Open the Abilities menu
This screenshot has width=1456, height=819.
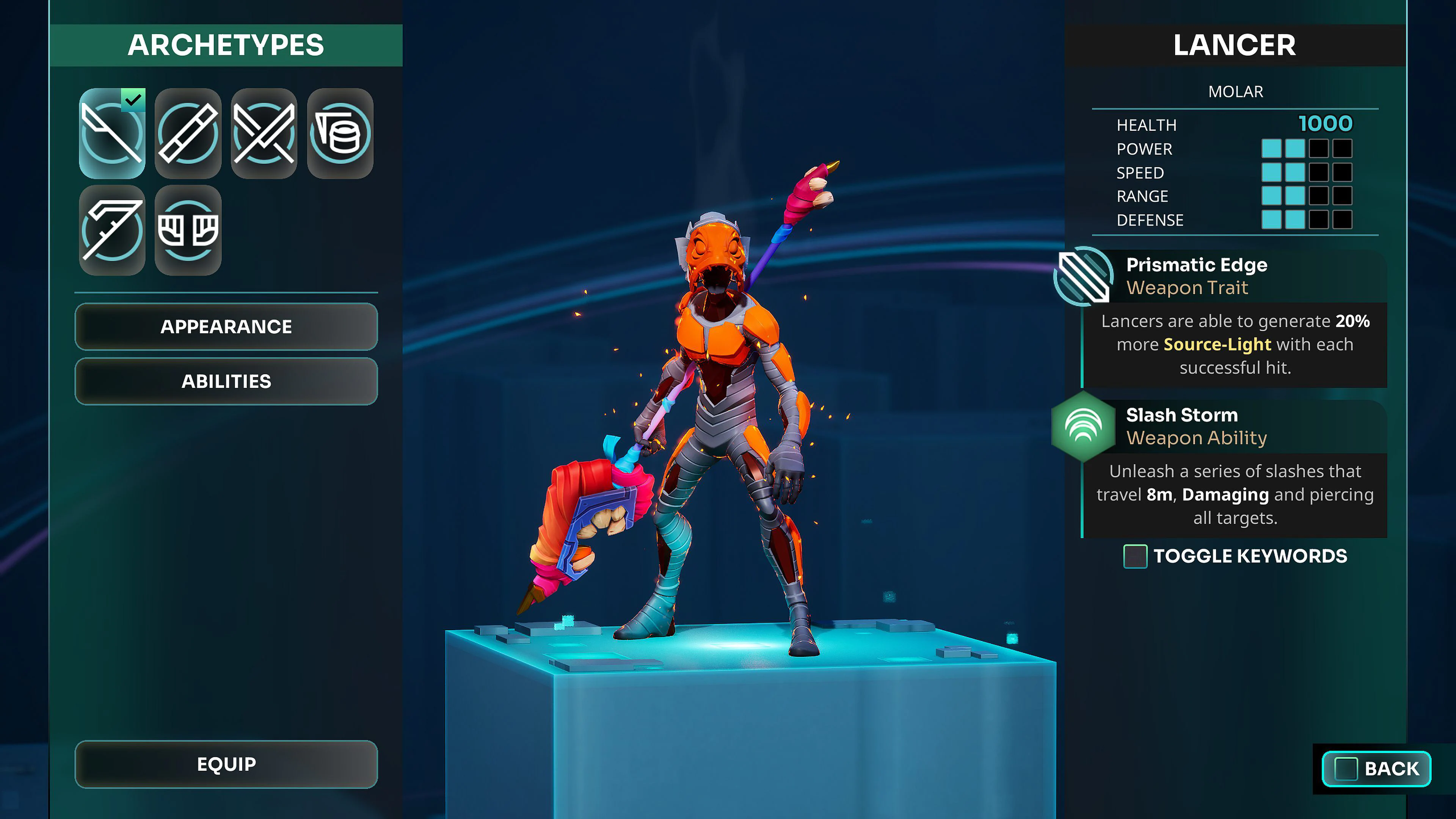226,381
